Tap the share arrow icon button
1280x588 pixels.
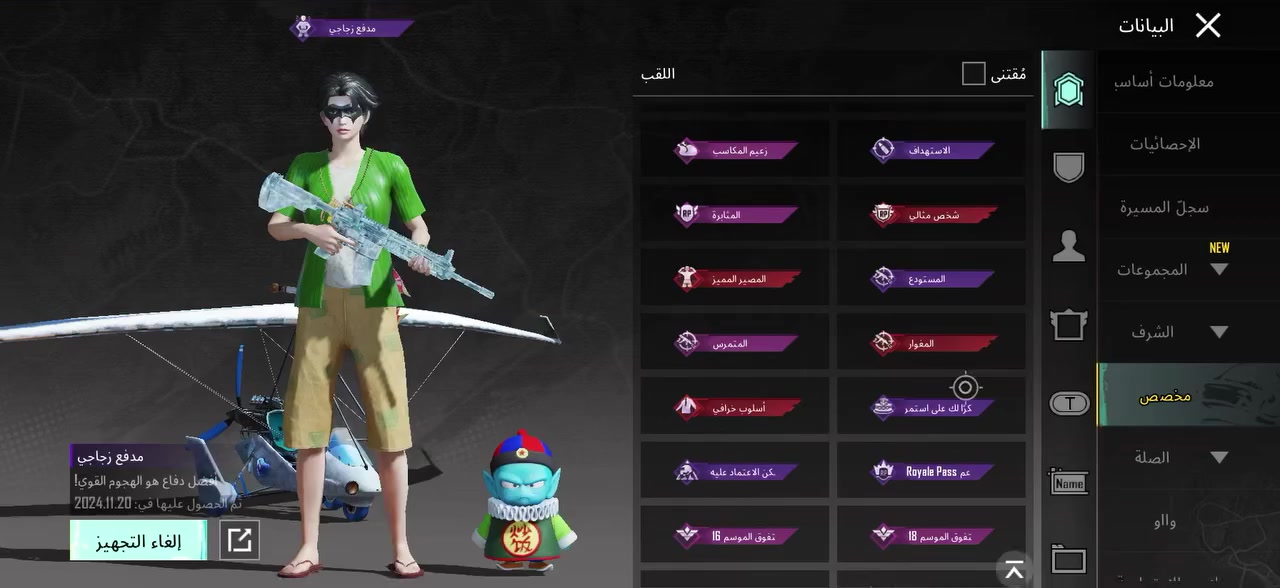240,541
